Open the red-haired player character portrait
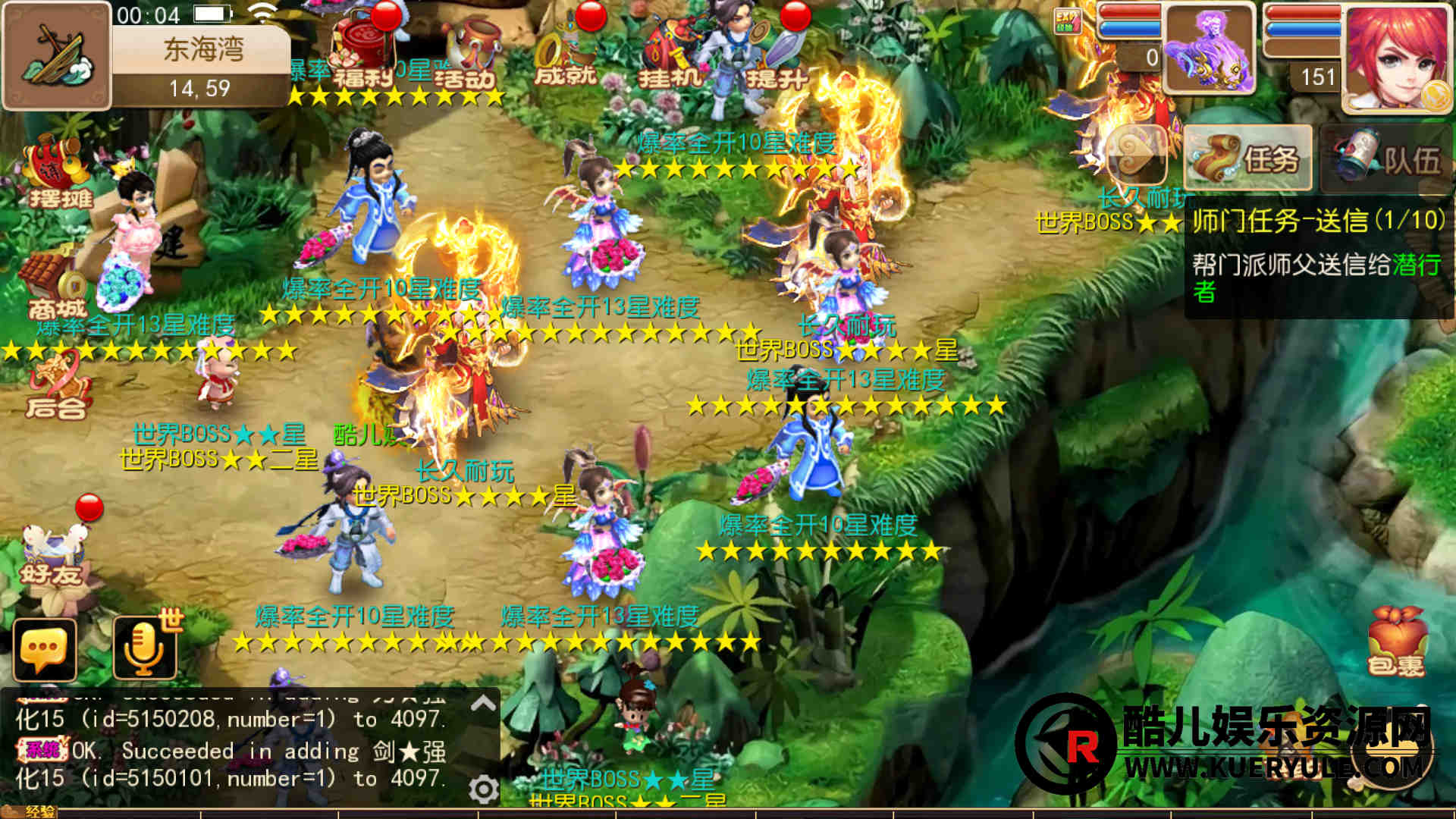1456x819 pixels. click(1395, 58)
